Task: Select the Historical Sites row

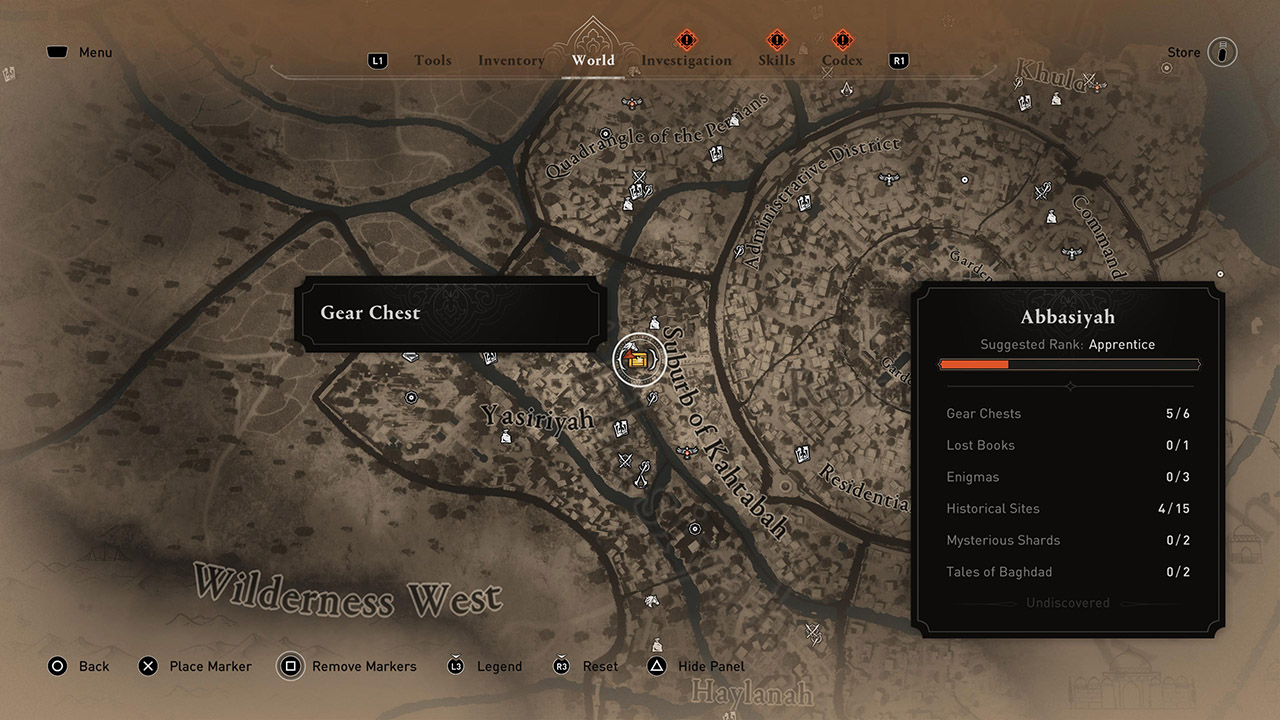Action: 1068,508
